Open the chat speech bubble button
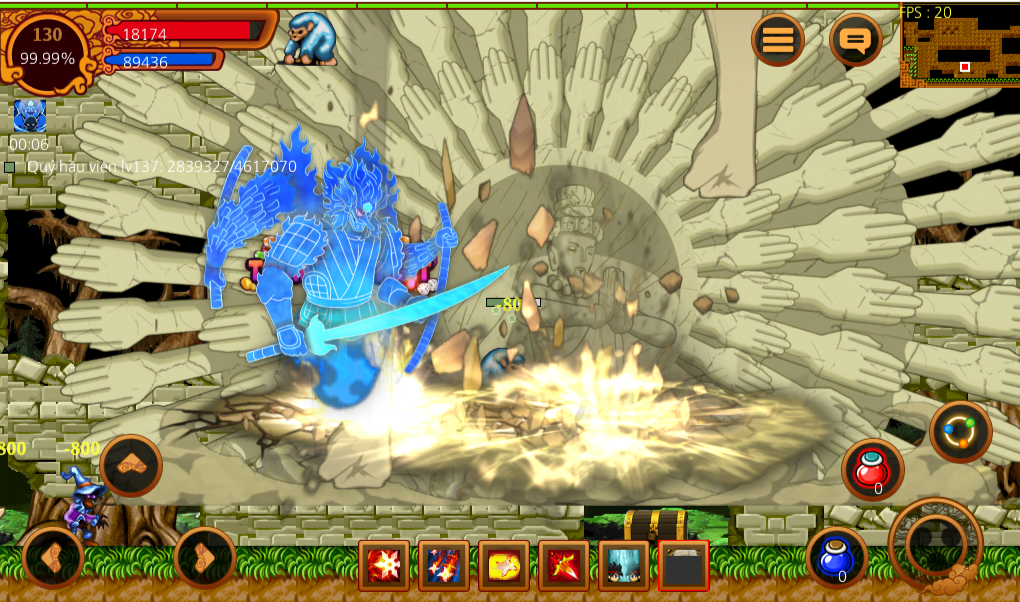Screen dimensions: 1020x602 855,40
